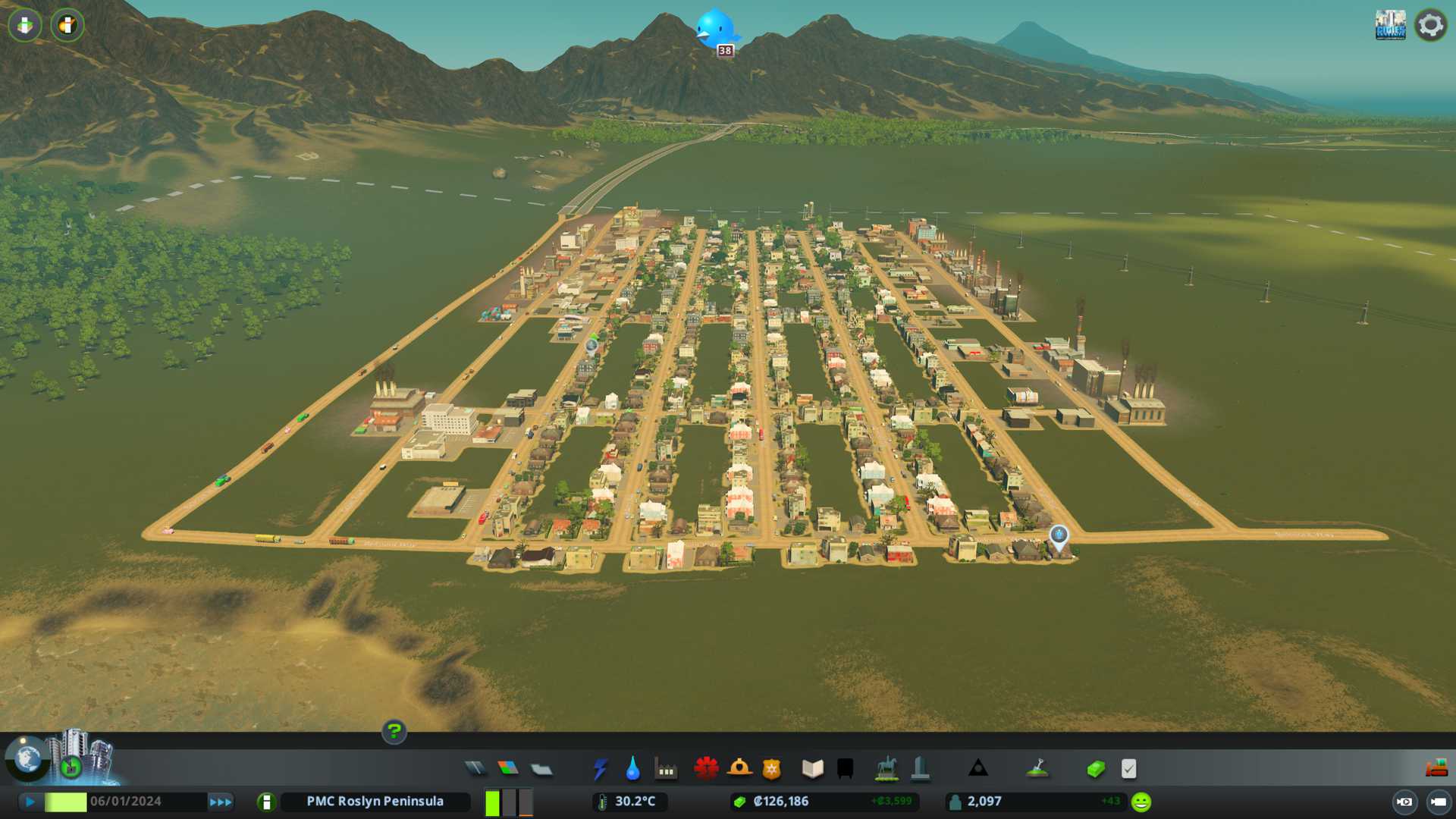1456x819 pixels.
Task: Activate the bulldozer tool
Action: click(x=1436, y=769)
